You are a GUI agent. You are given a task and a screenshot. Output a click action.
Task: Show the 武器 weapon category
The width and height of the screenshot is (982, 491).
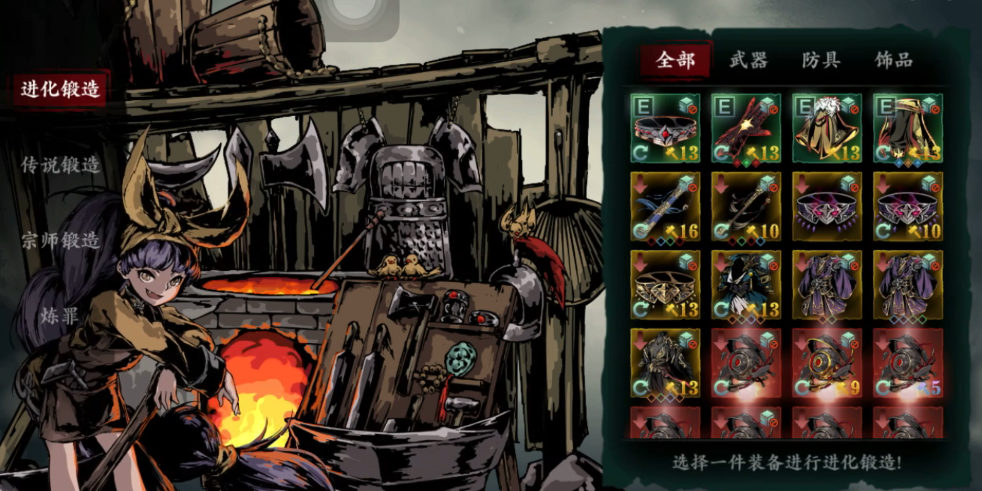click(748, 60)
